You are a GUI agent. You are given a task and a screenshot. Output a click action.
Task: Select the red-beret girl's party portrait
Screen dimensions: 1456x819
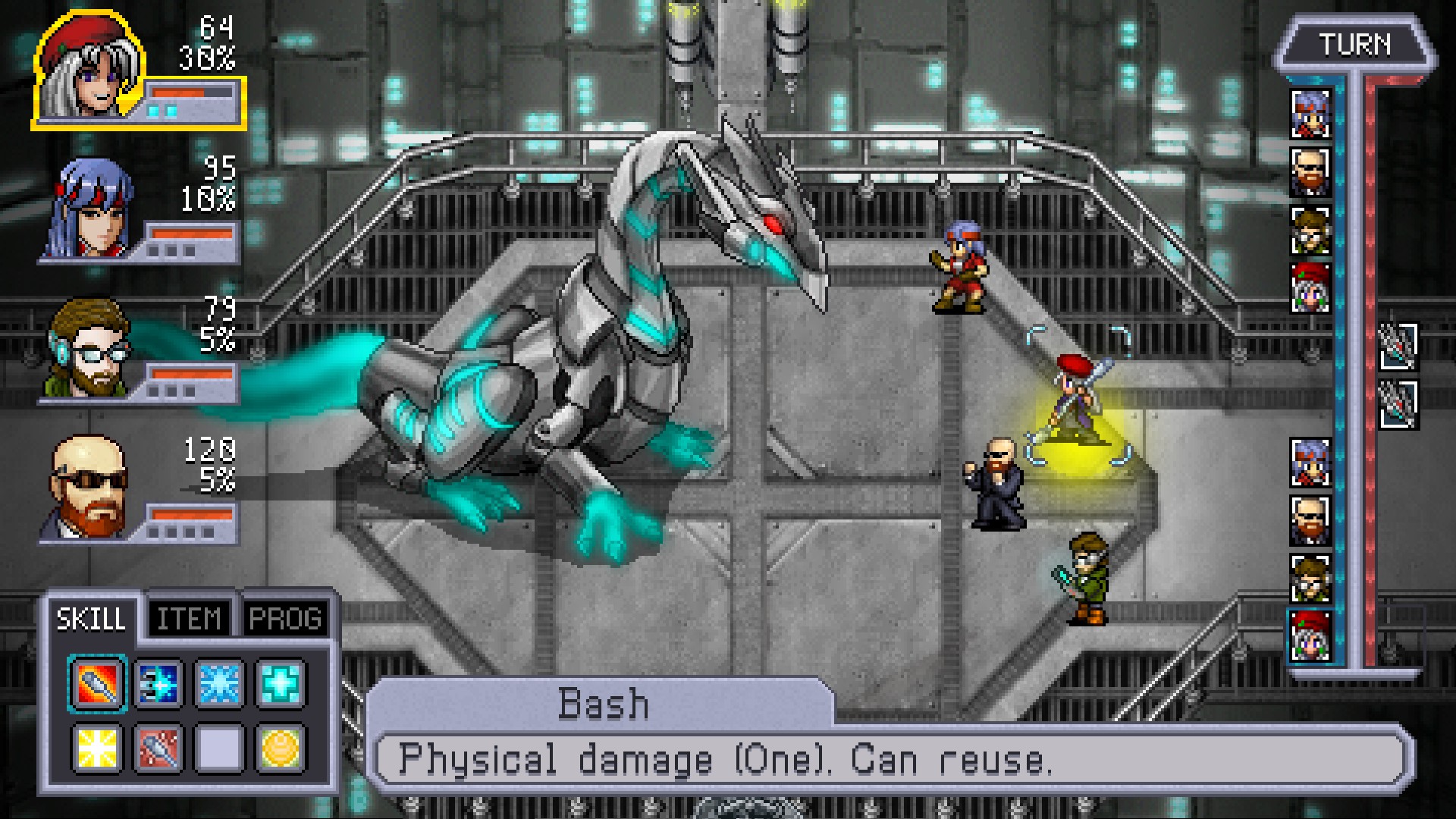click(x=89, y=68)
